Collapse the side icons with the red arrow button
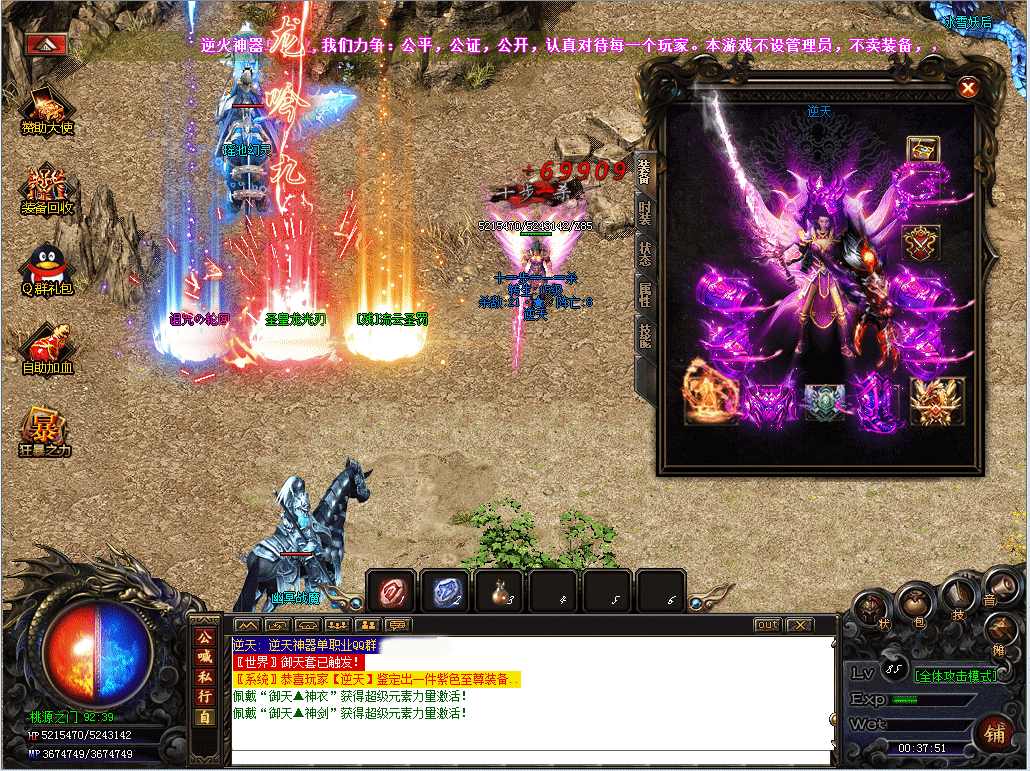Image resolution: width=1030 pixels, height=771 pixels. (x=47, y=44)
